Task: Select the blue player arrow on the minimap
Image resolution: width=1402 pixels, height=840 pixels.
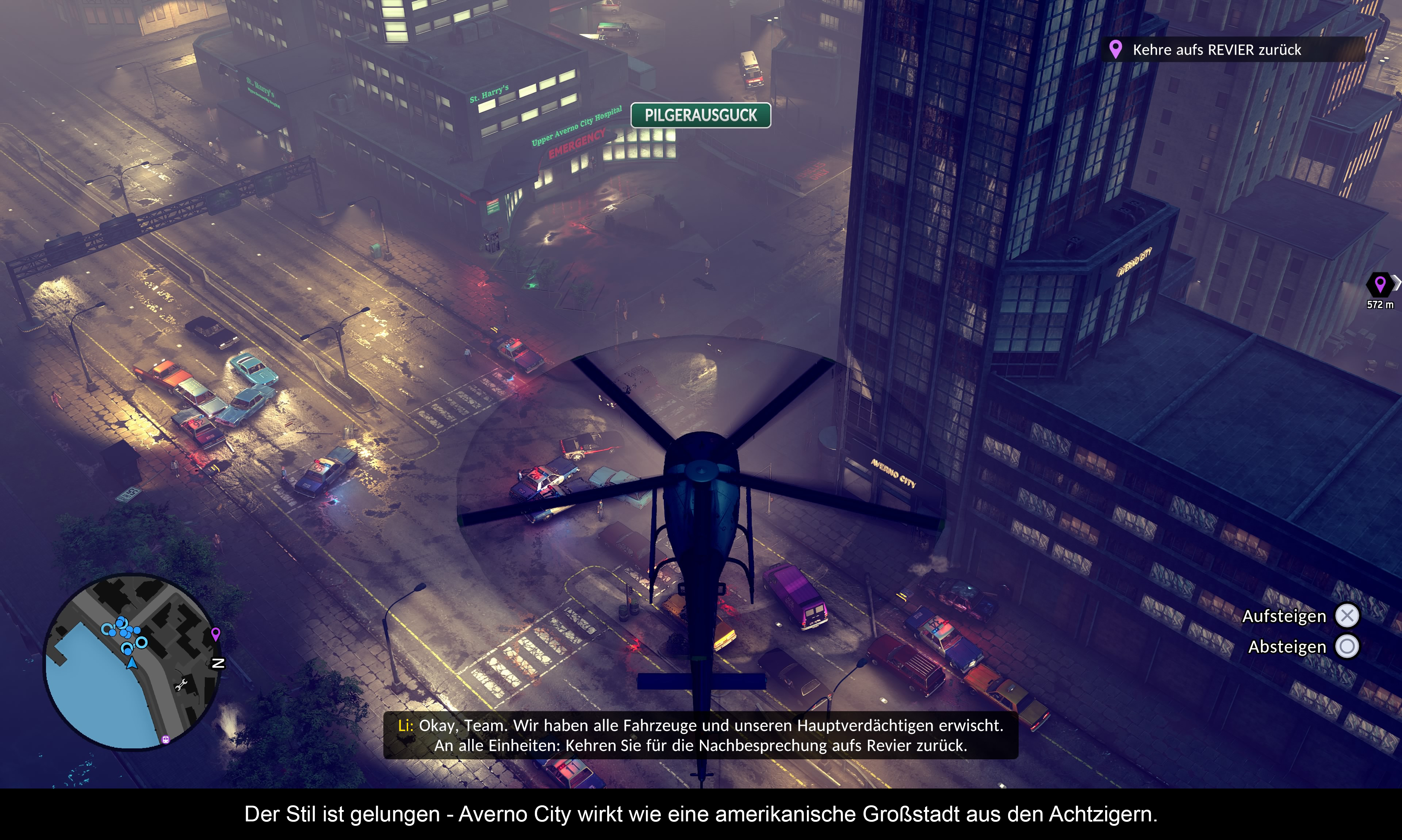Action: [132, 663]
